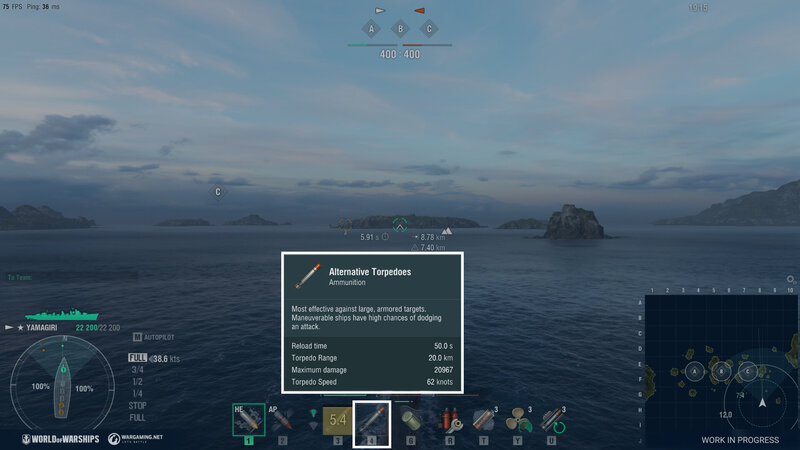Select the HE shell ammunition slot
800x450 pixels.
(x=248, y=419)
